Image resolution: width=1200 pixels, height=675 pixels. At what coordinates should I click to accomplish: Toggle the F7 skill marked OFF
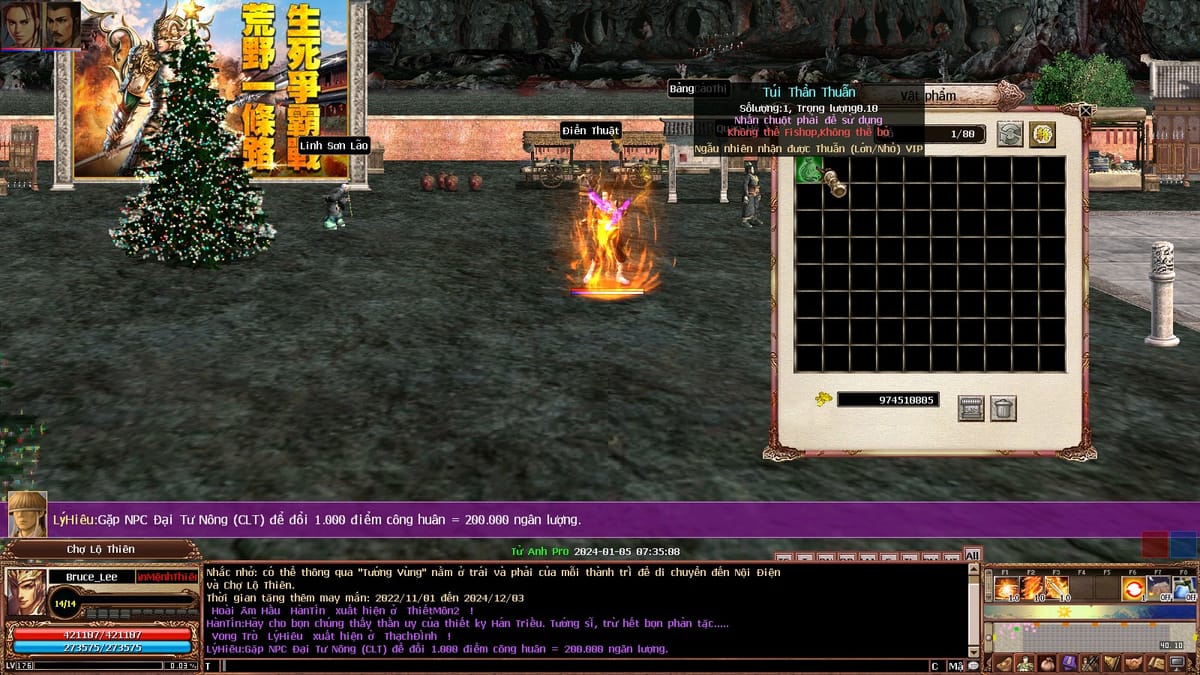tap(1158, 588)
